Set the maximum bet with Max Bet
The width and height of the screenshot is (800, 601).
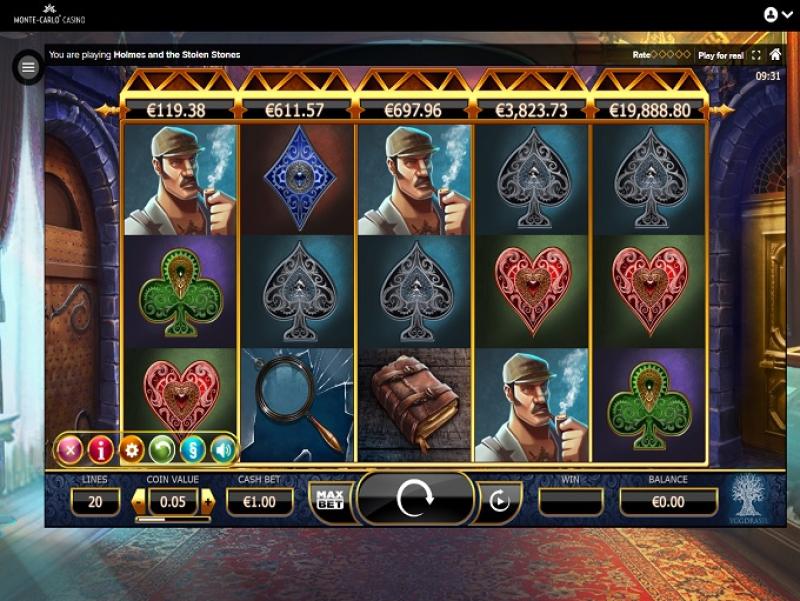(328, 499)
